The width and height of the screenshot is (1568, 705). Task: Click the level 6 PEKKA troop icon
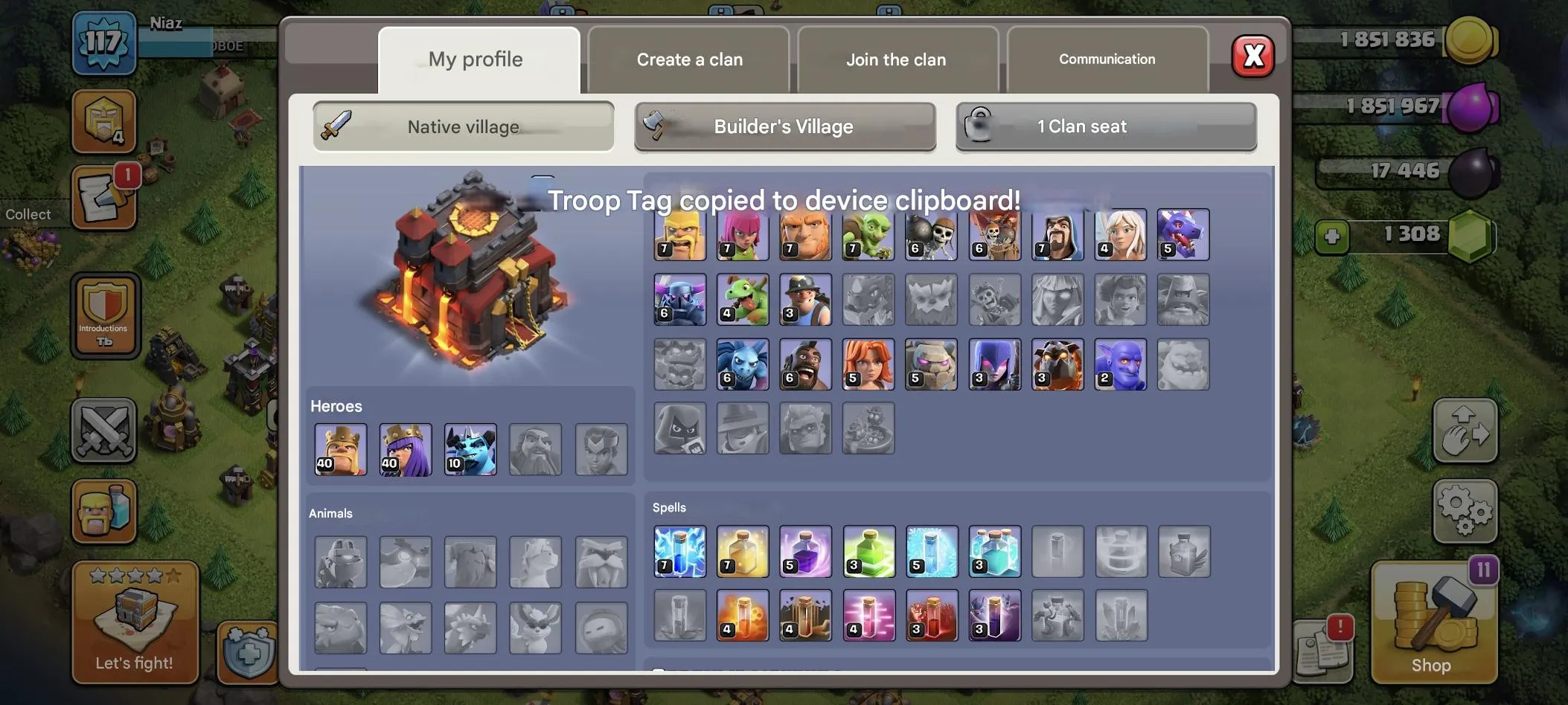679,300
